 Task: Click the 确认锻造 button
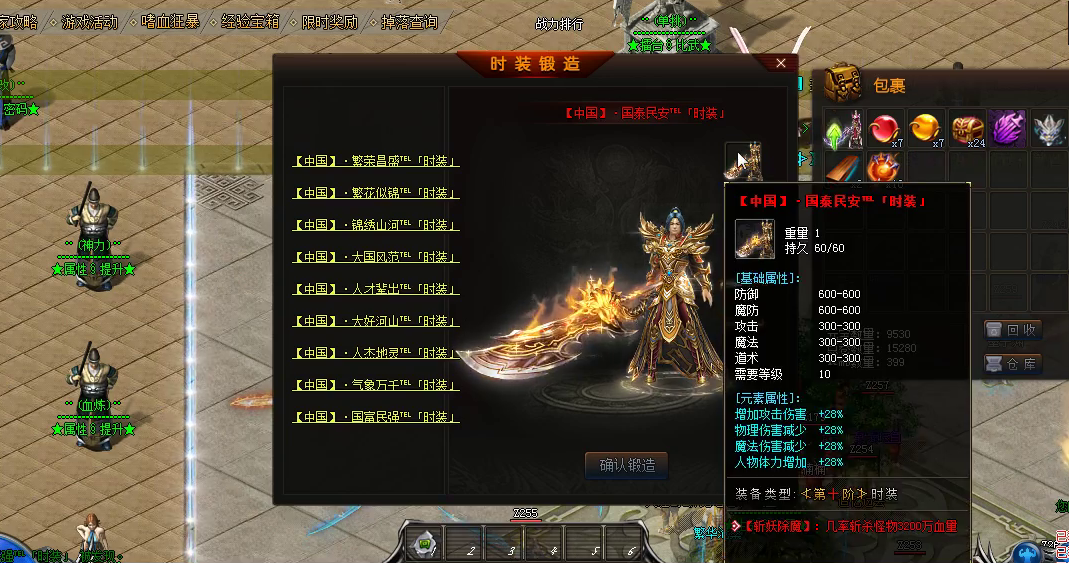tap(626, 465)
